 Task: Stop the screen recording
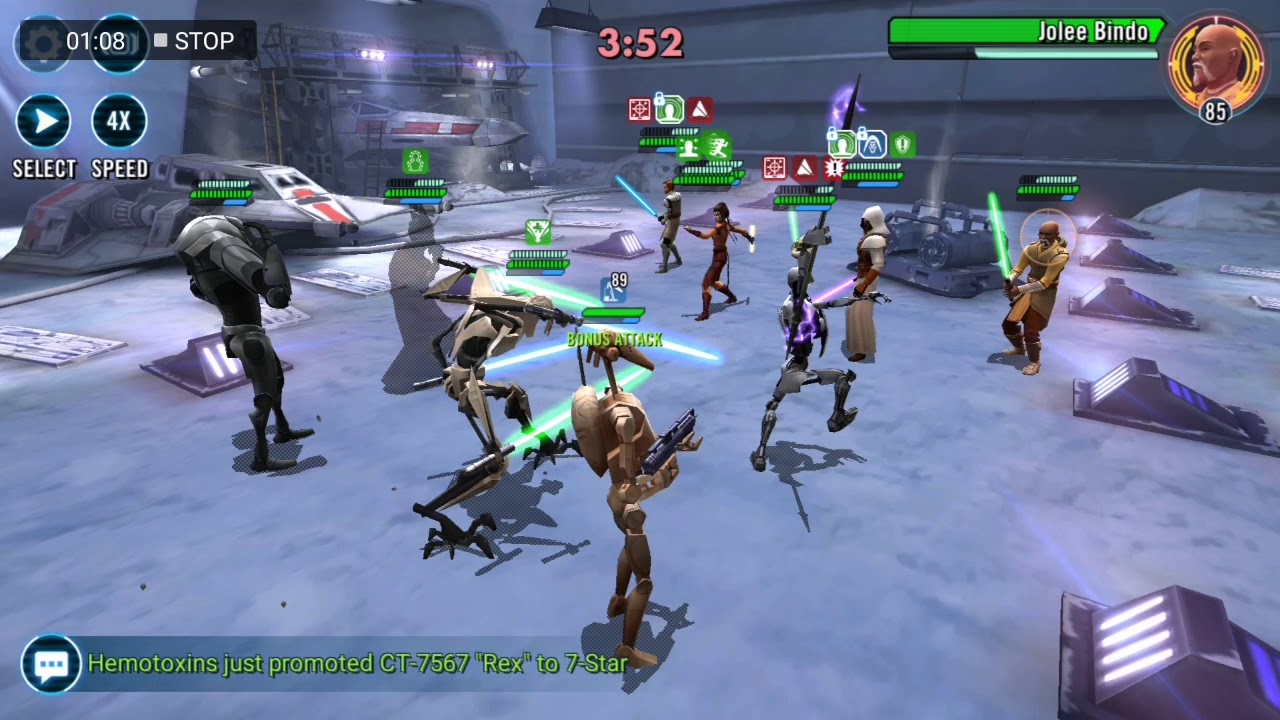[194, 41]
